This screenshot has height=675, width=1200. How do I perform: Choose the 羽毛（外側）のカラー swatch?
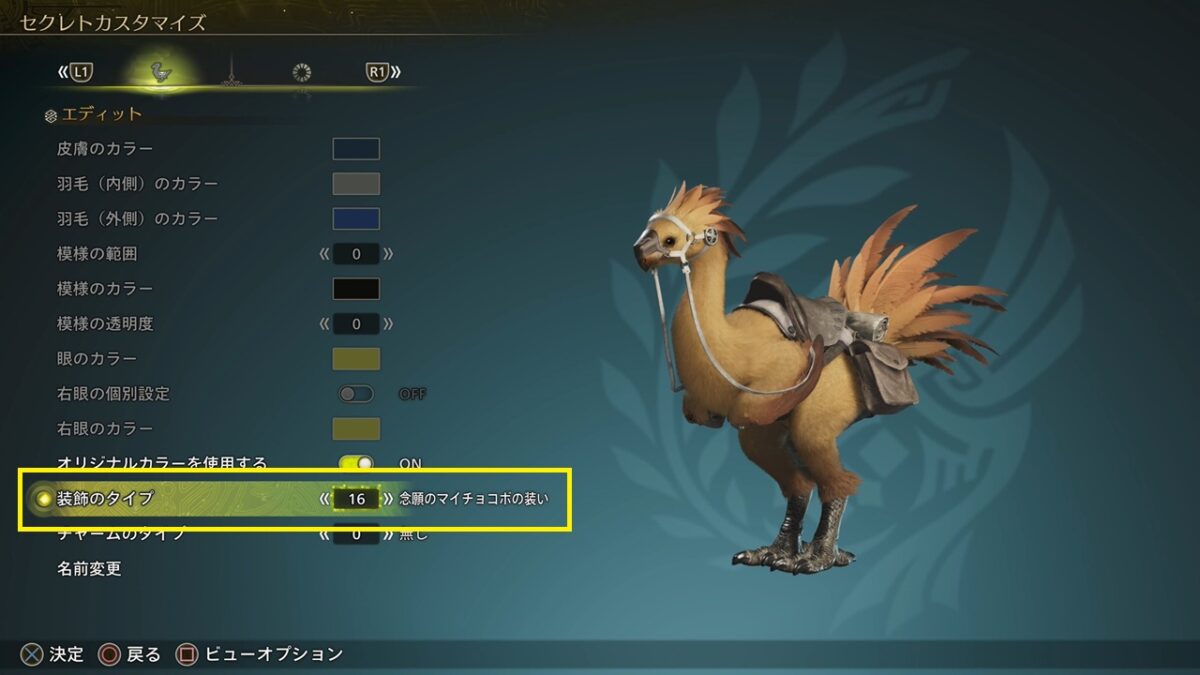(356, 219)
